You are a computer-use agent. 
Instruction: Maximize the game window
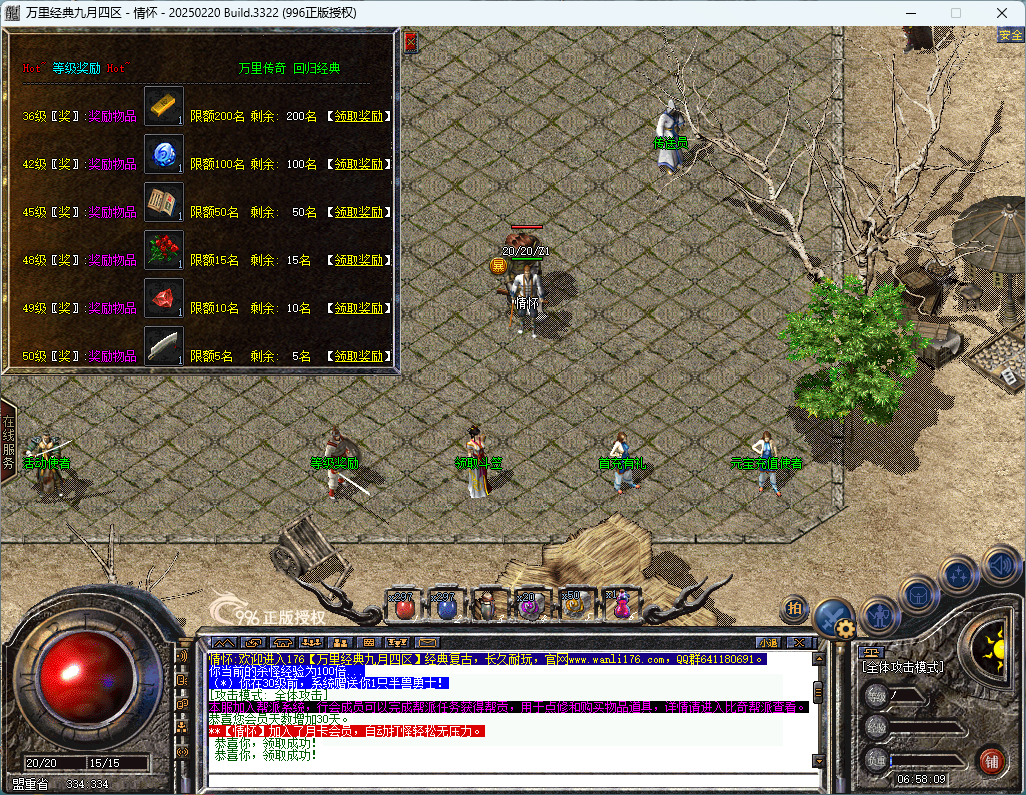pos(955,13)
